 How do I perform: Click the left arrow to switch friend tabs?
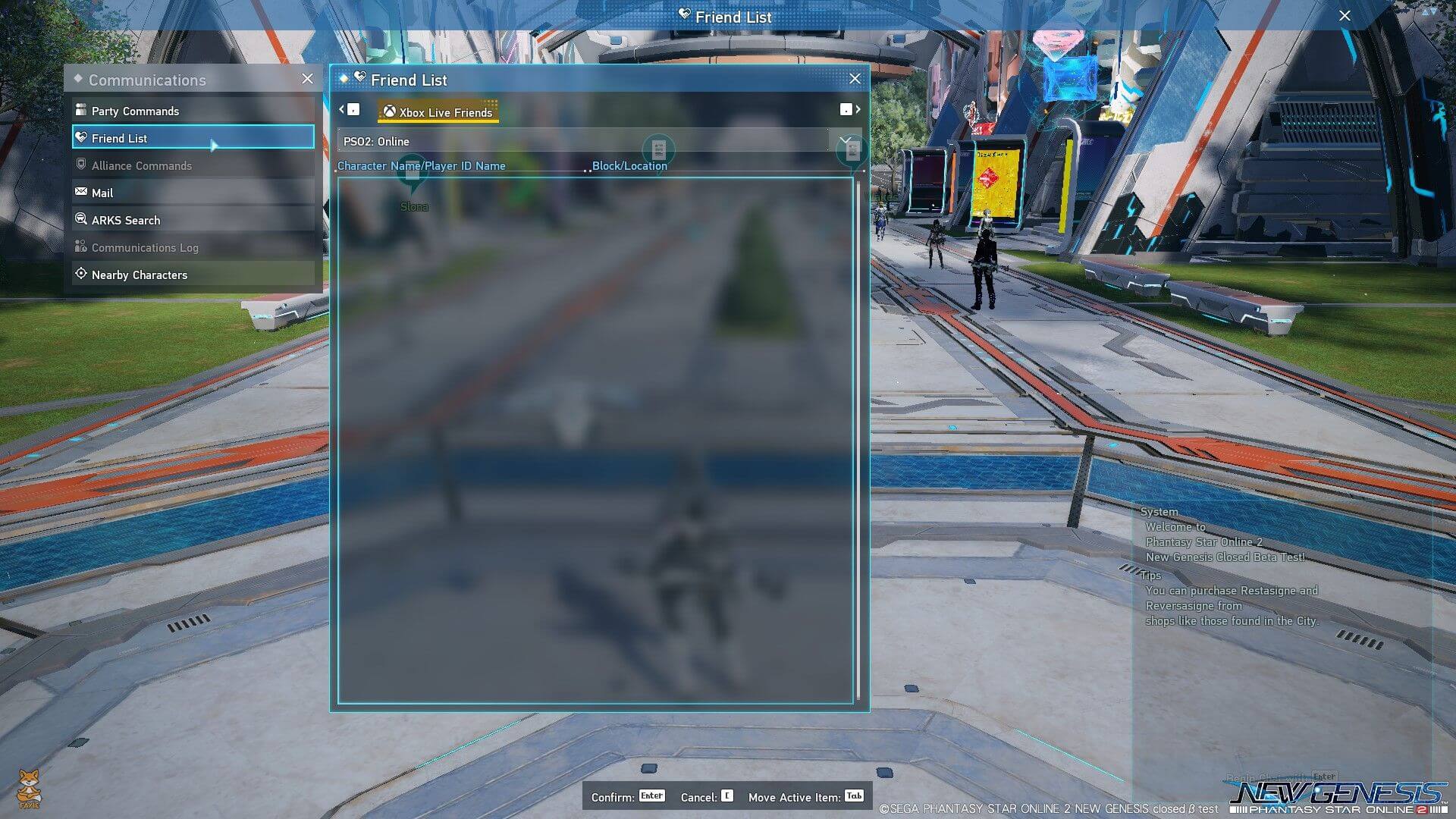click(x=343, y=109)
